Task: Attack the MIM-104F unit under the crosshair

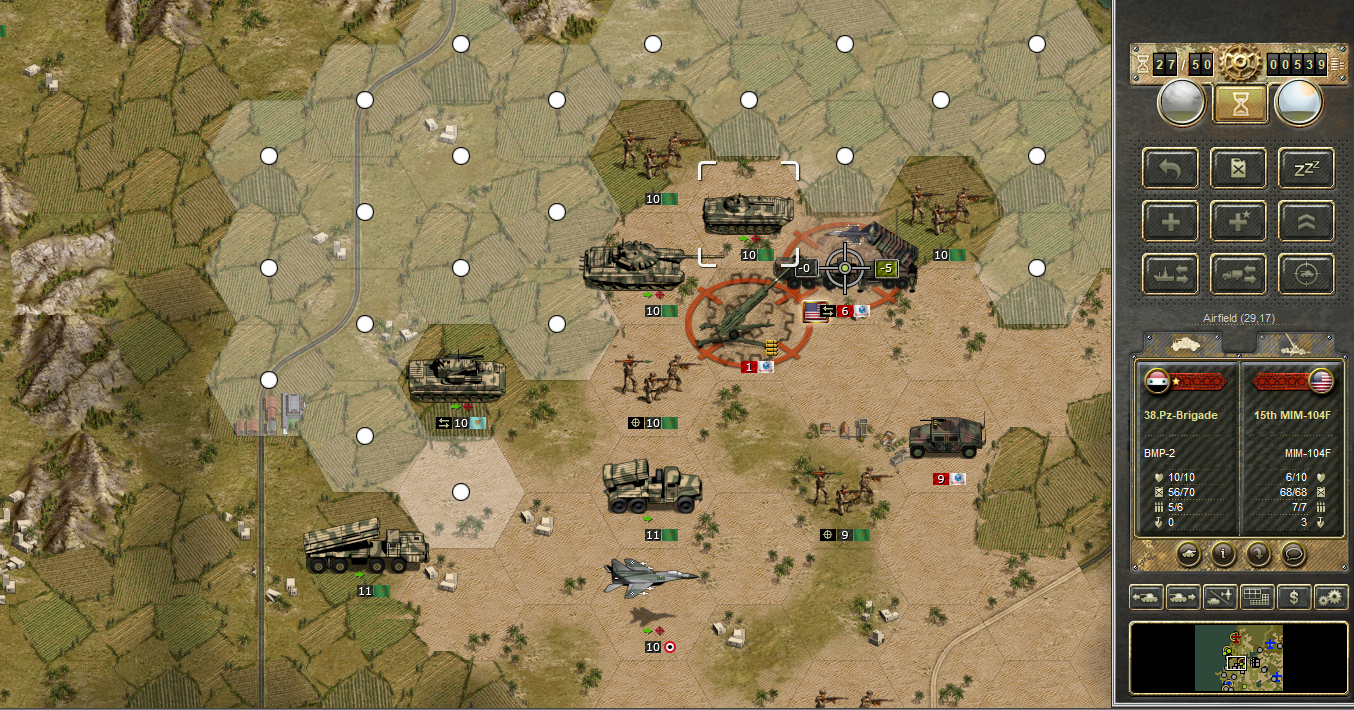Action: point(846,268)
